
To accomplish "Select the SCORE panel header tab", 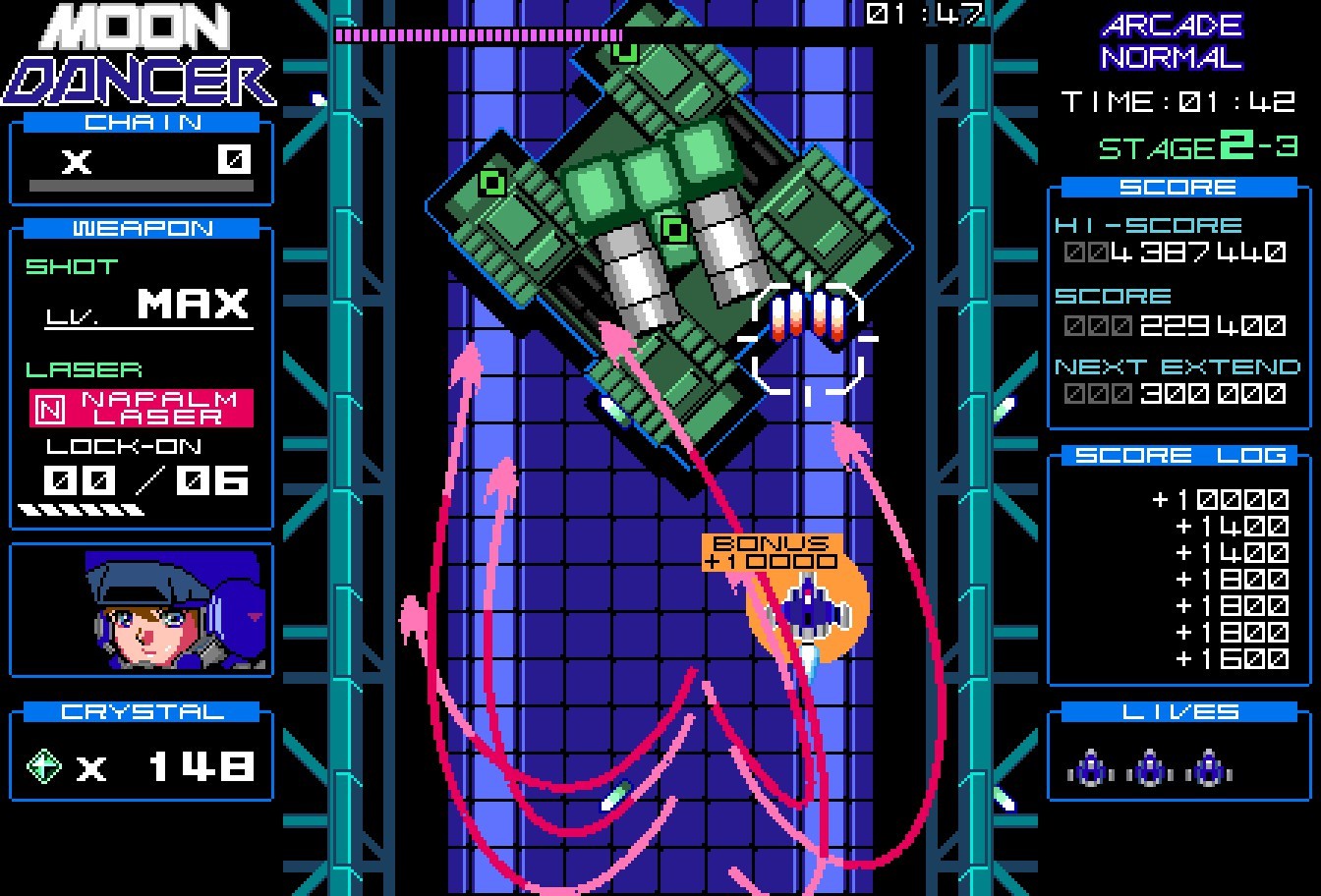I will 1178,186.
